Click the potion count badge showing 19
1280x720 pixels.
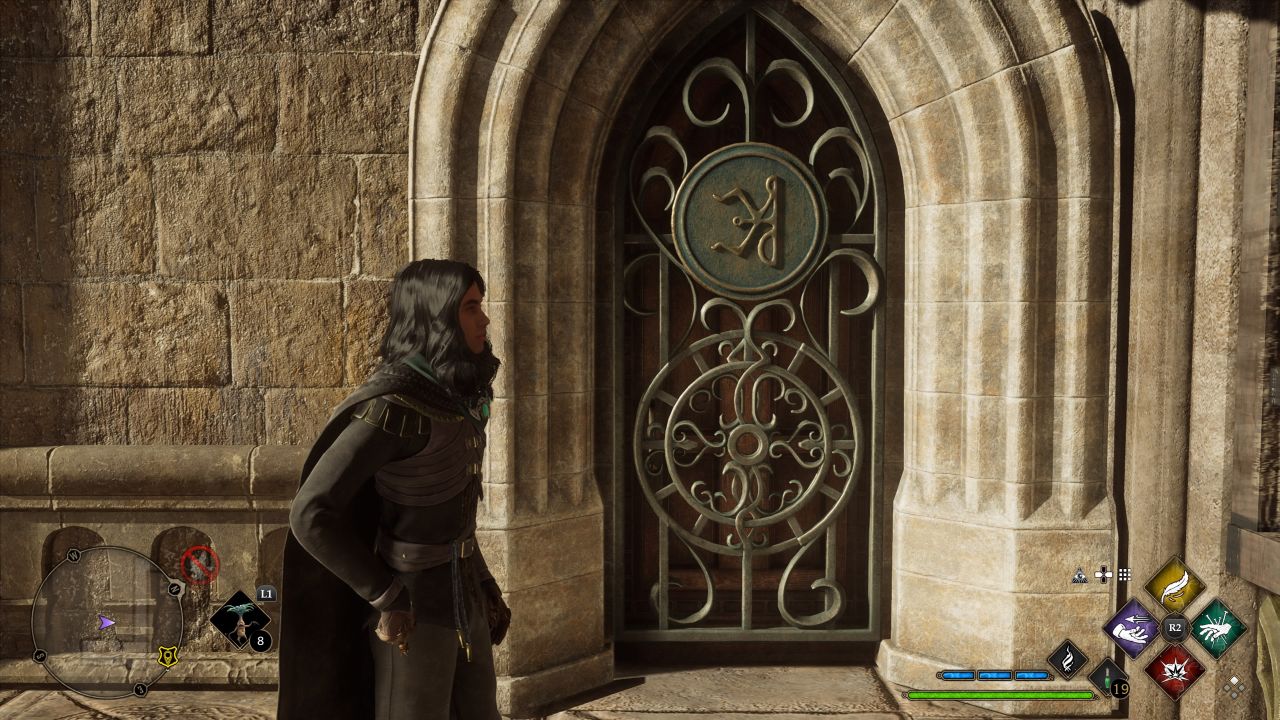click(1120, 690)
